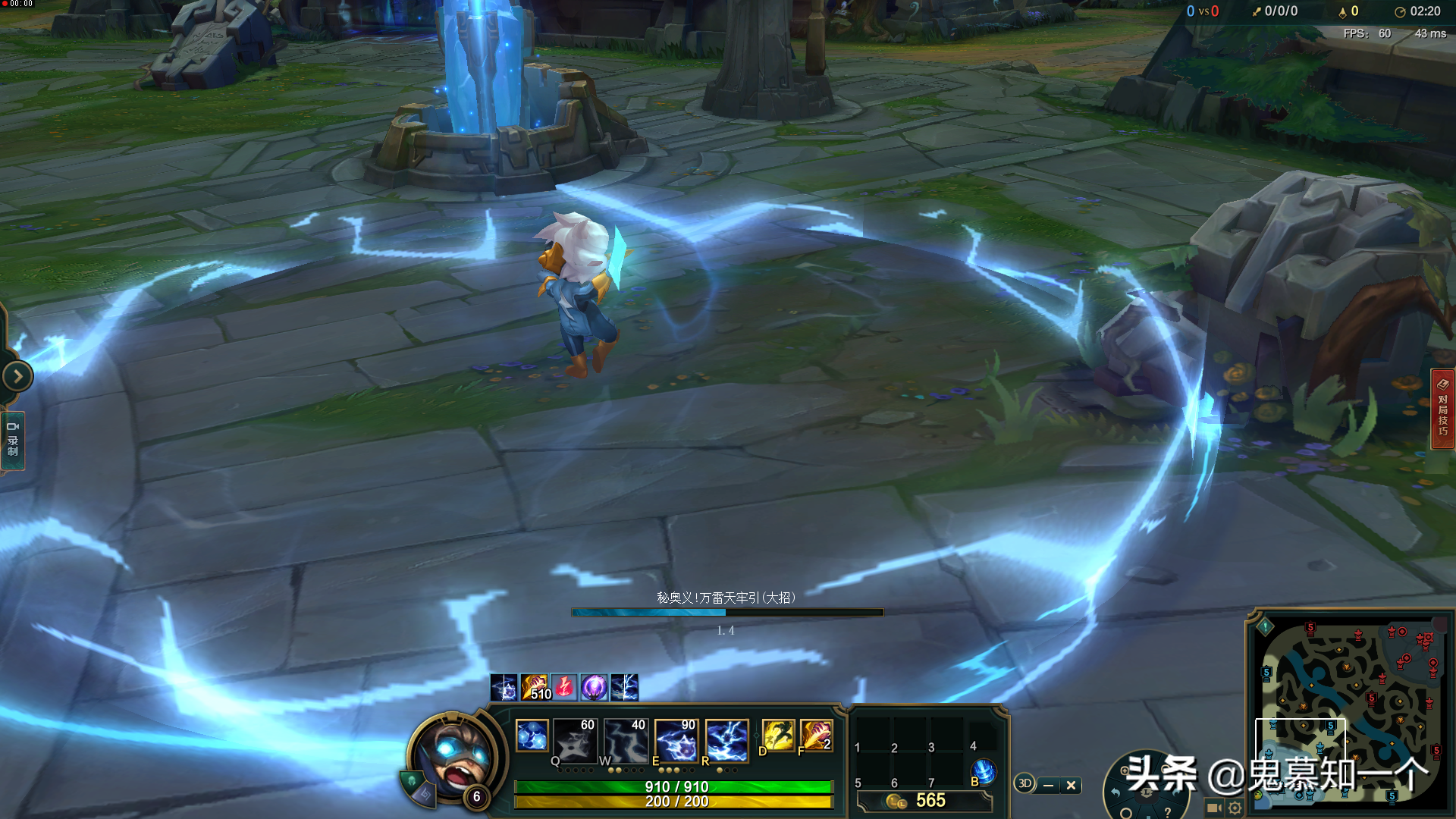Open the red match tips tab
The height and width of the screenshot is (819, 1456).
1442,409
